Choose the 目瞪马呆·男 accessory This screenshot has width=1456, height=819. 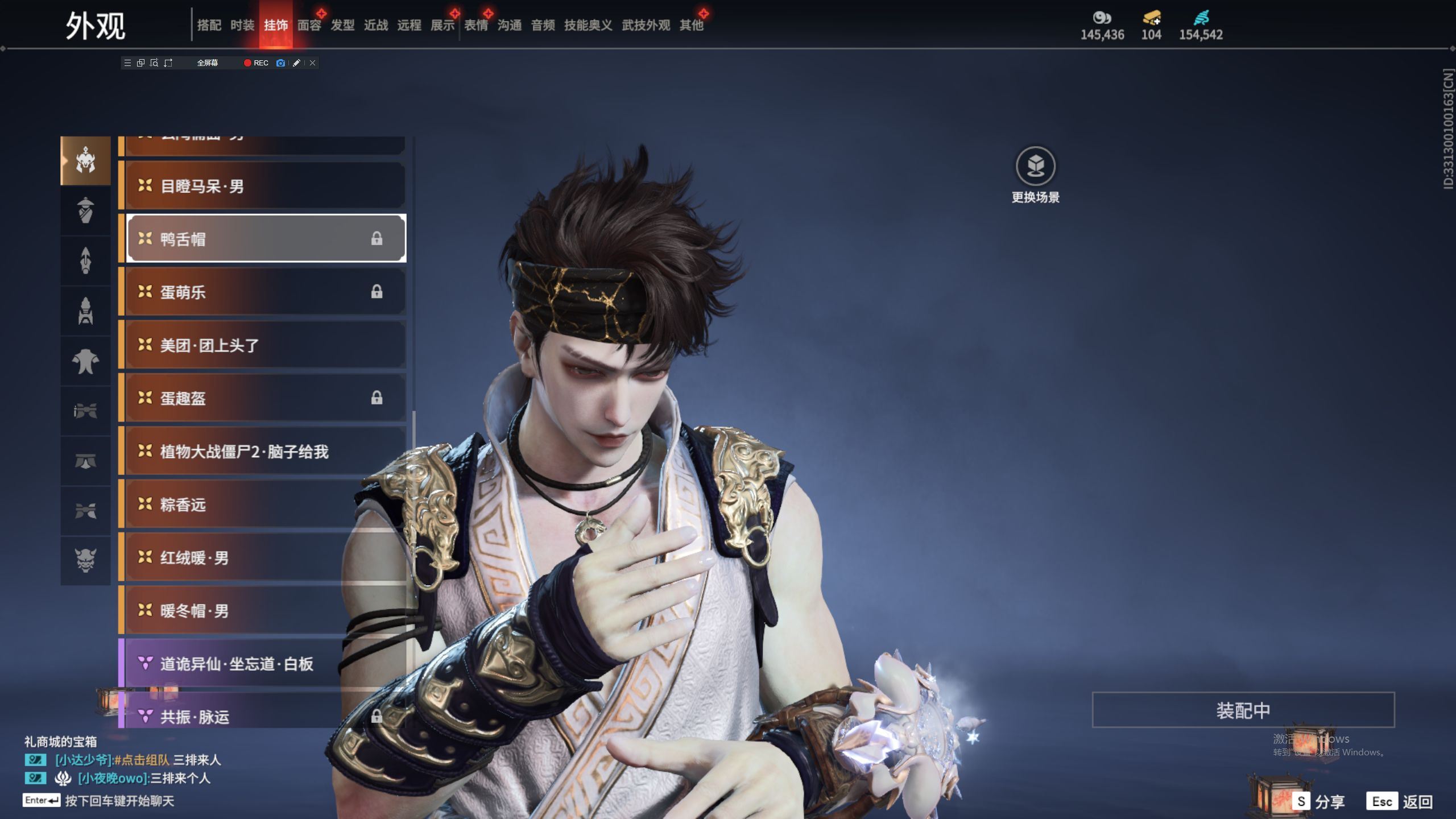[x=266, y=186]
